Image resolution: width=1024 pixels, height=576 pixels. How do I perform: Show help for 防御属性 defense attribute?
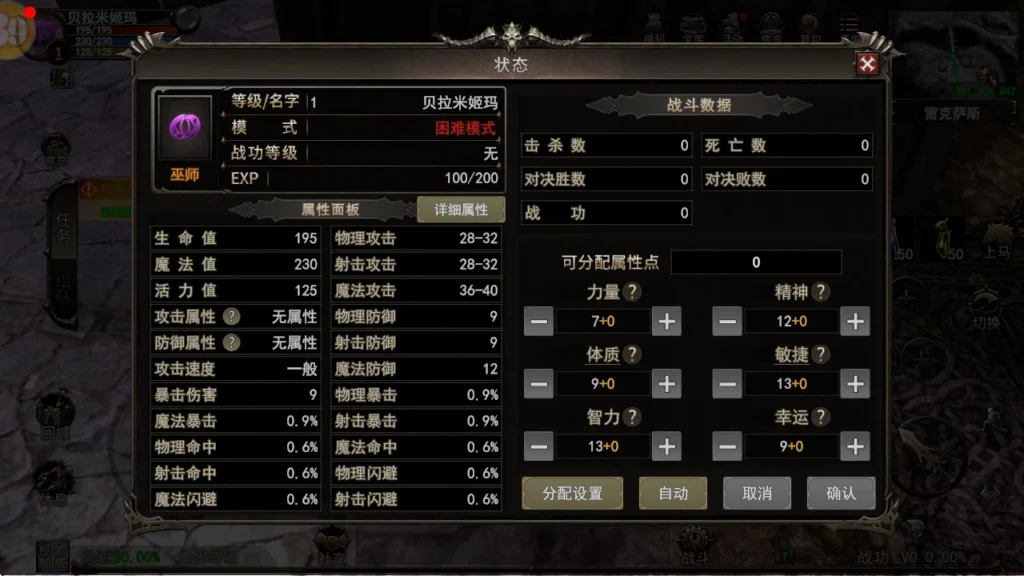(231, 342)
